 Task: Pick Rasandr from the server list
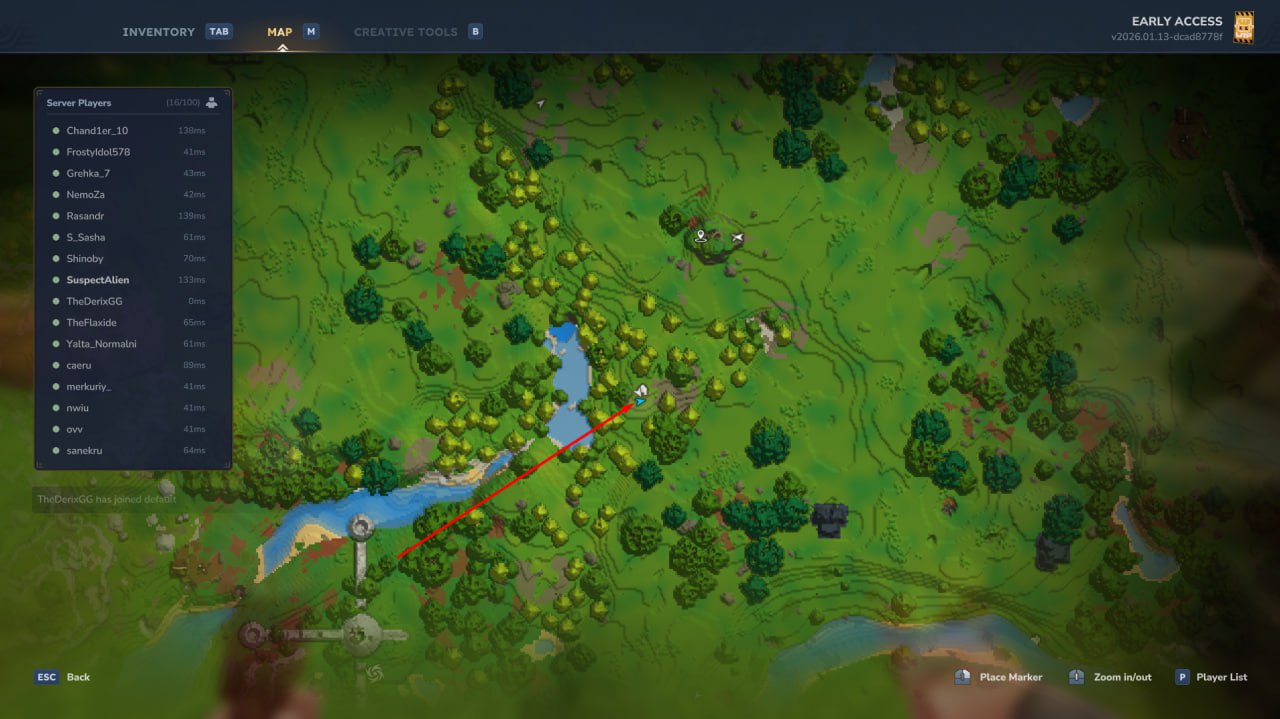coord(85,216)
